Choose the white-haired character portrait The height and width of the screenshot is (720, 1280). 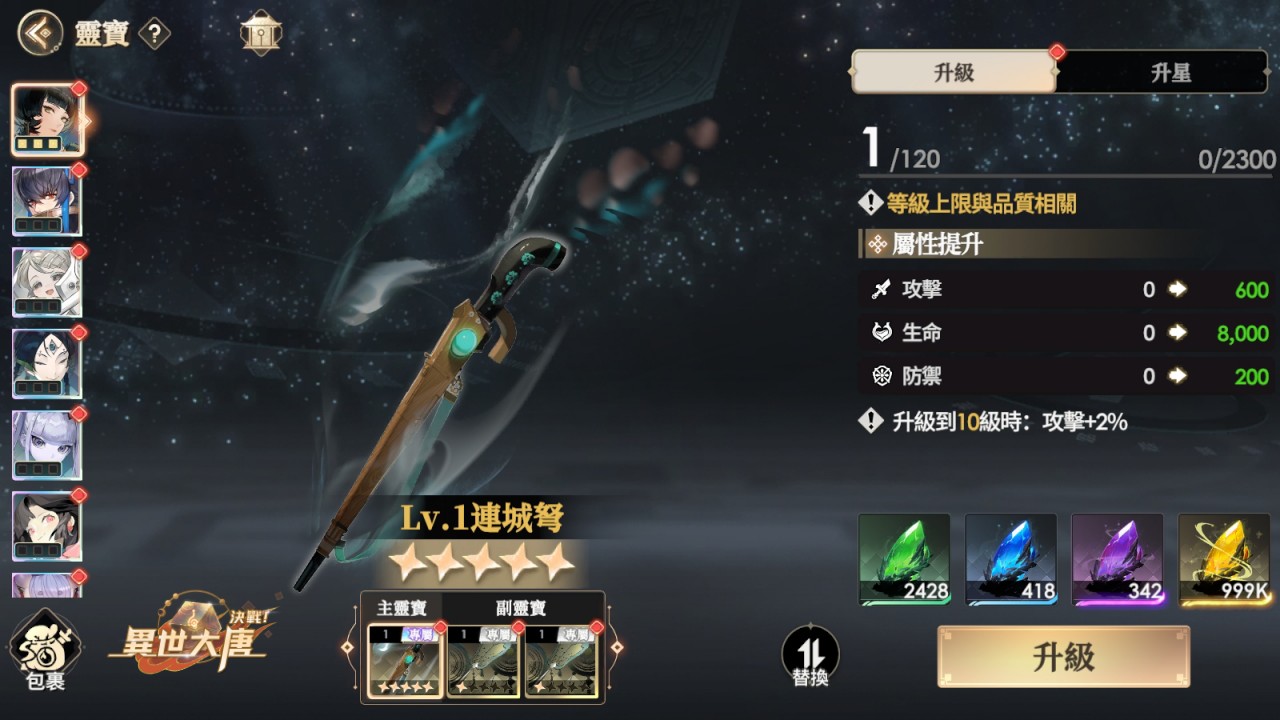coord(47,283)
